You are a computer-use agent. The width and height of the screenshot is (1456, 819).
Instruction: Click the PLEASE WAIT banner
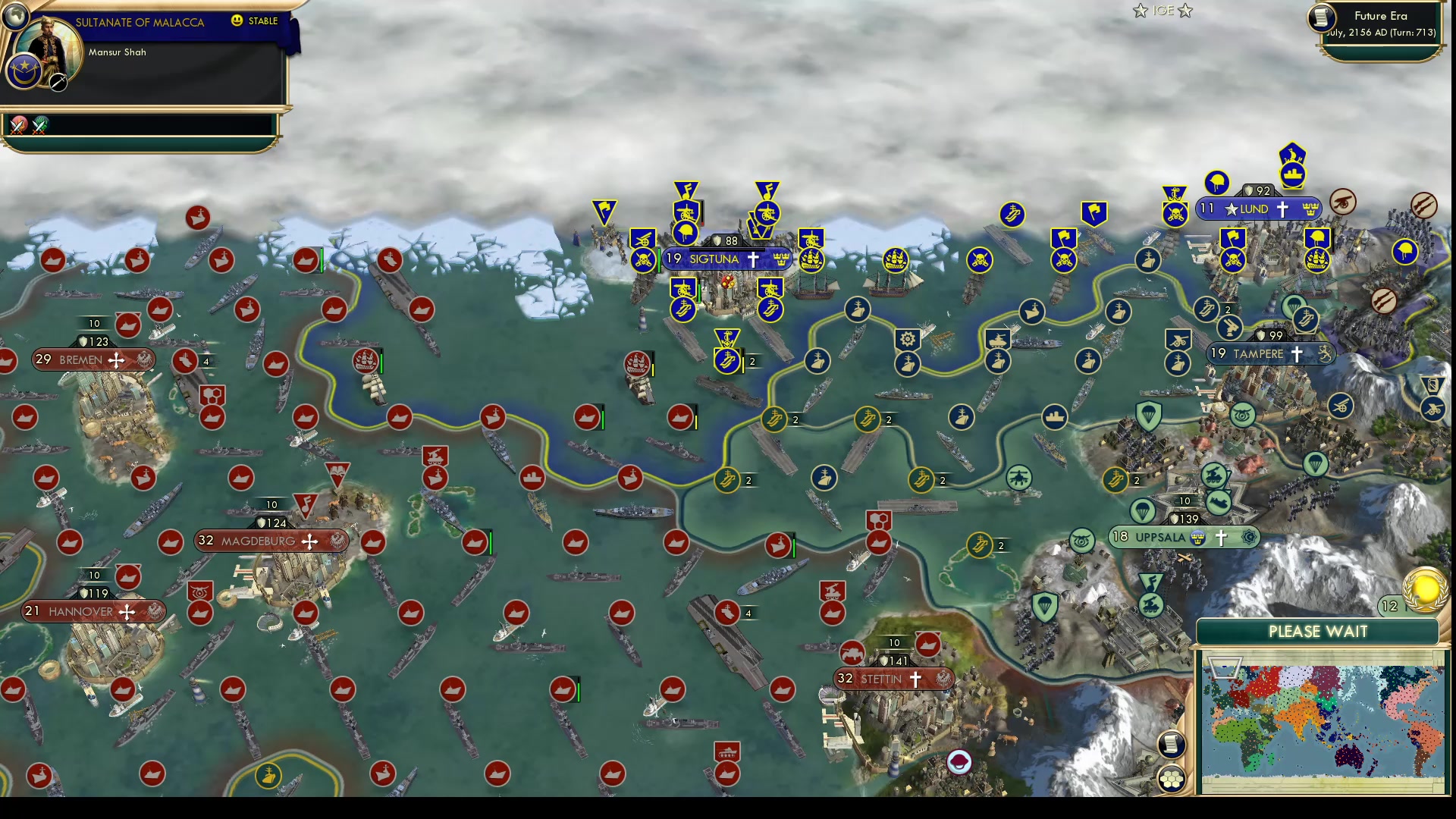[x=1317, y=631]
